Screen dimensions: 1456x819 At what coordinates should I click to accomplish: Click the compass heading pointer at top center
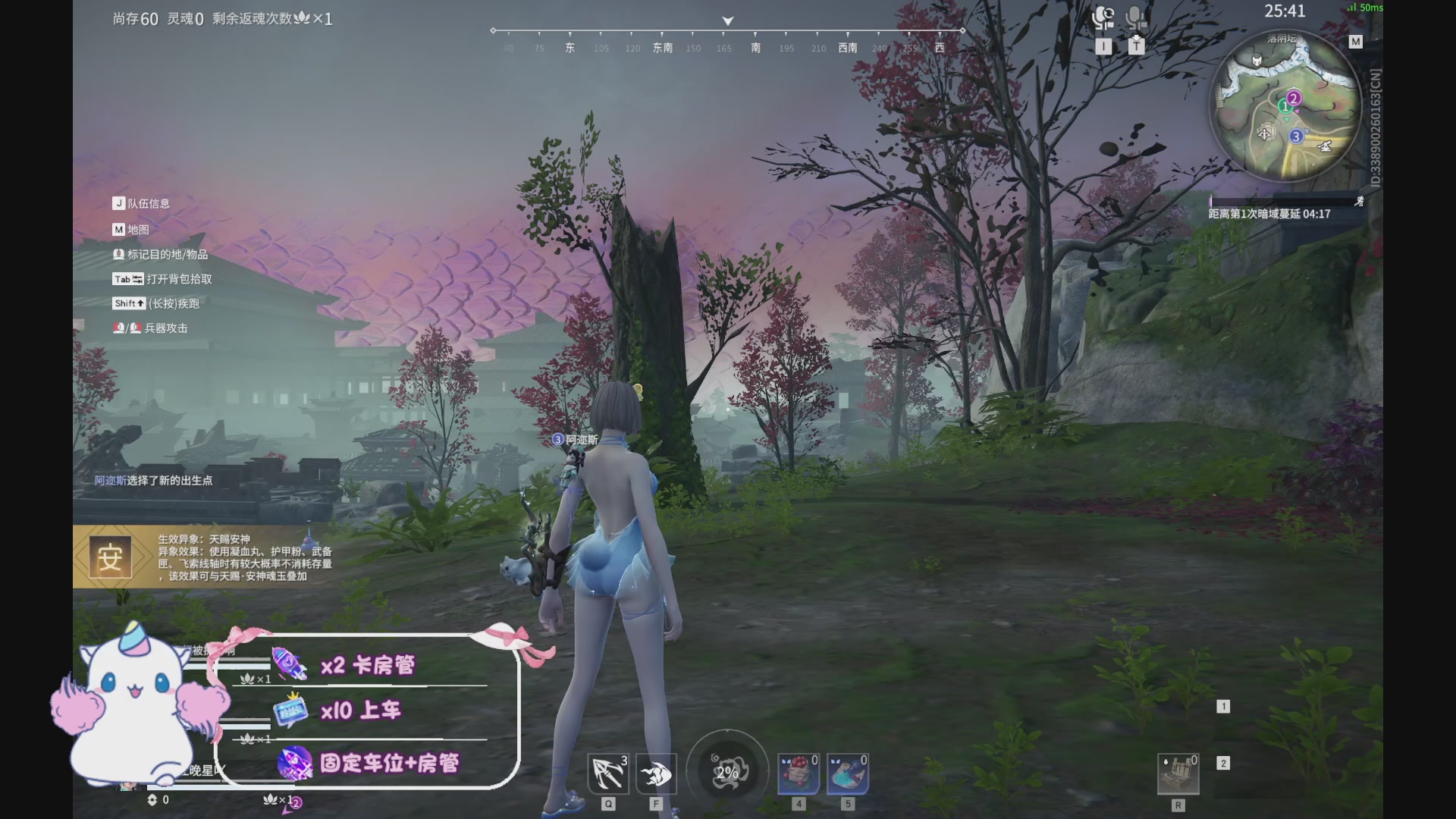727,21
